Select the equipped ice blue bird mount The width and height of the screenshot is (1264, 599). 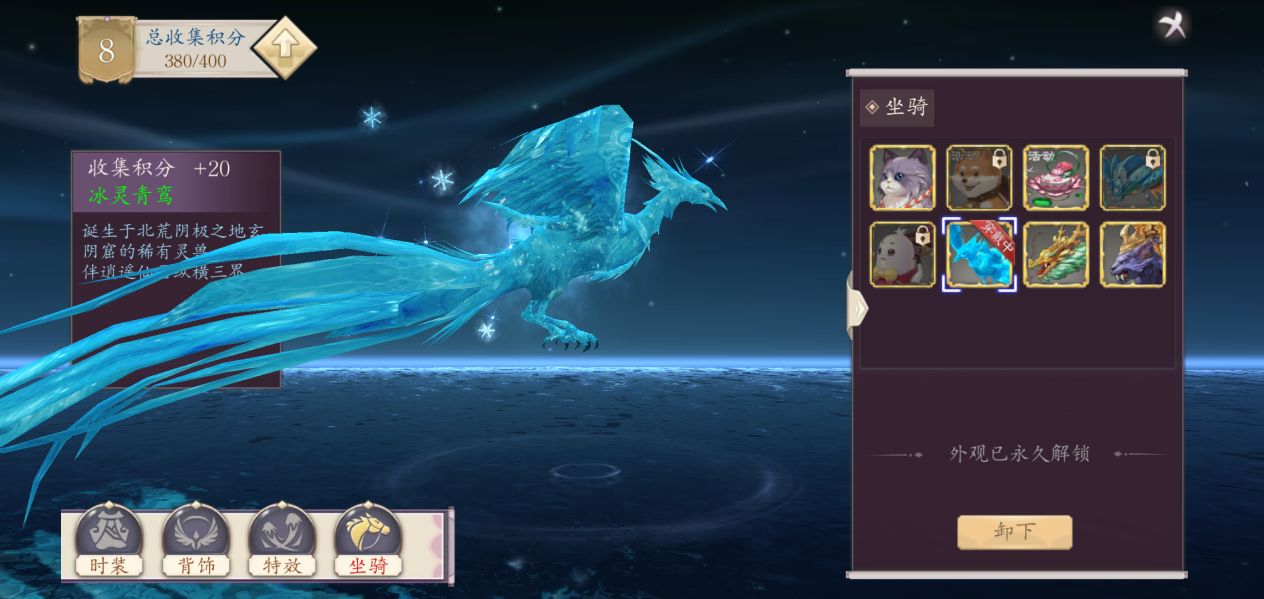[979, 255]
